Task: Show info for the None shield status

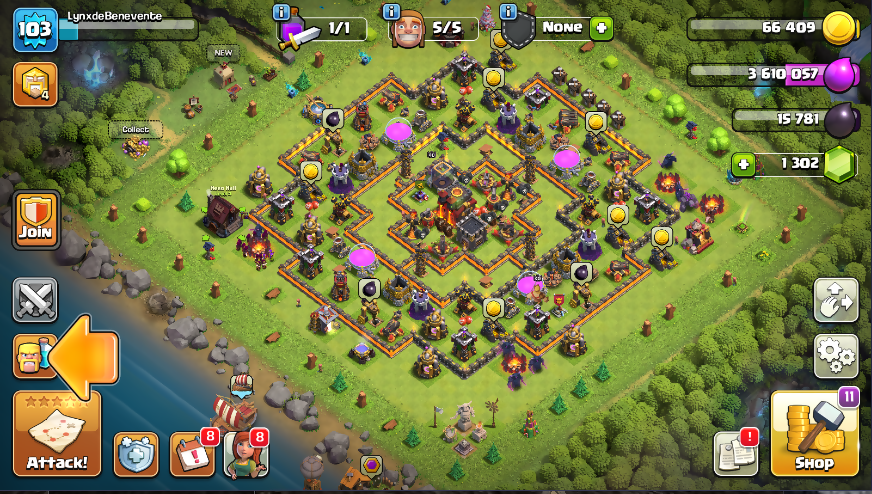Action: pos(507,12)
